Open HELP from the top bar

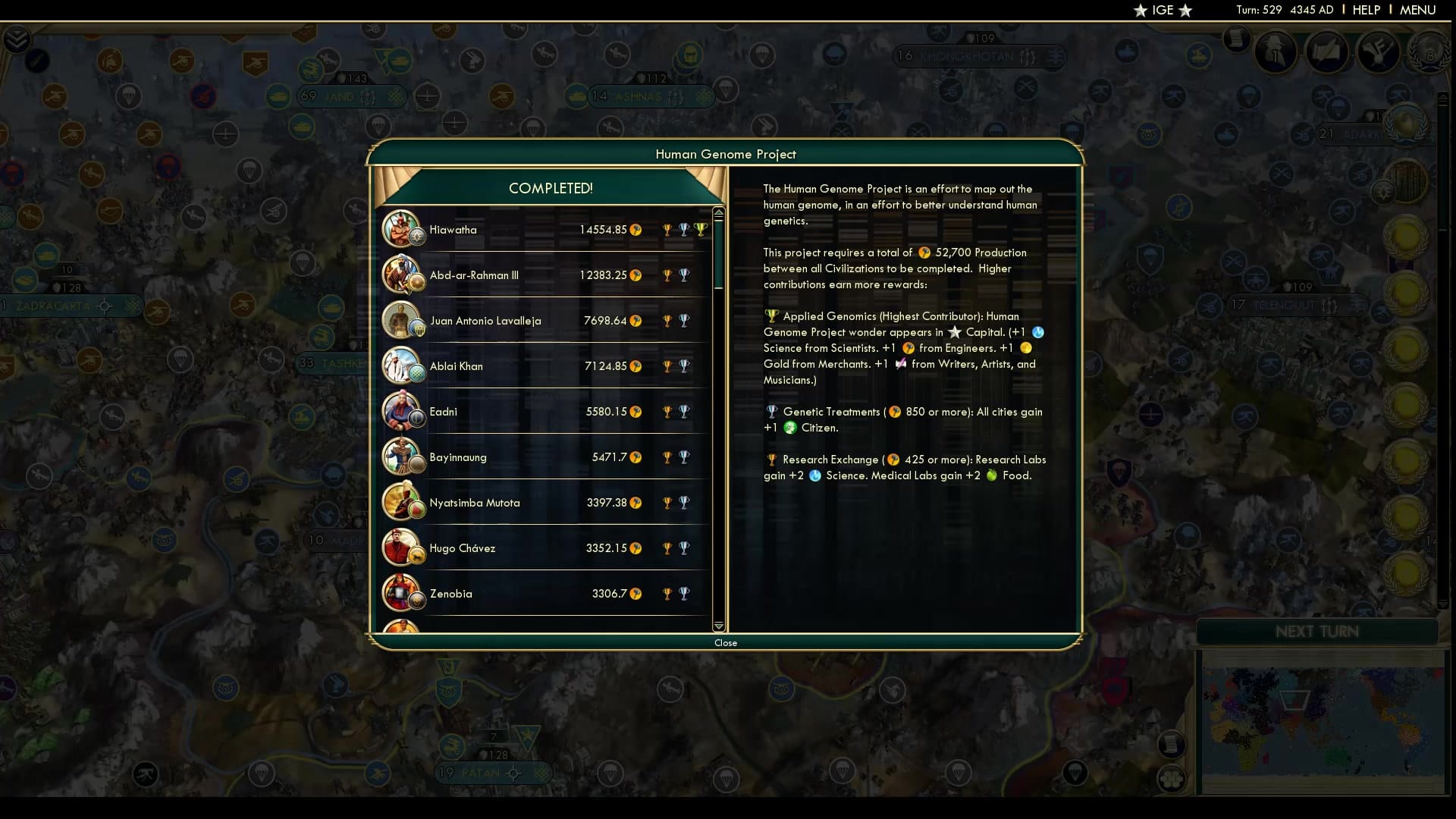coord(1366,10)
